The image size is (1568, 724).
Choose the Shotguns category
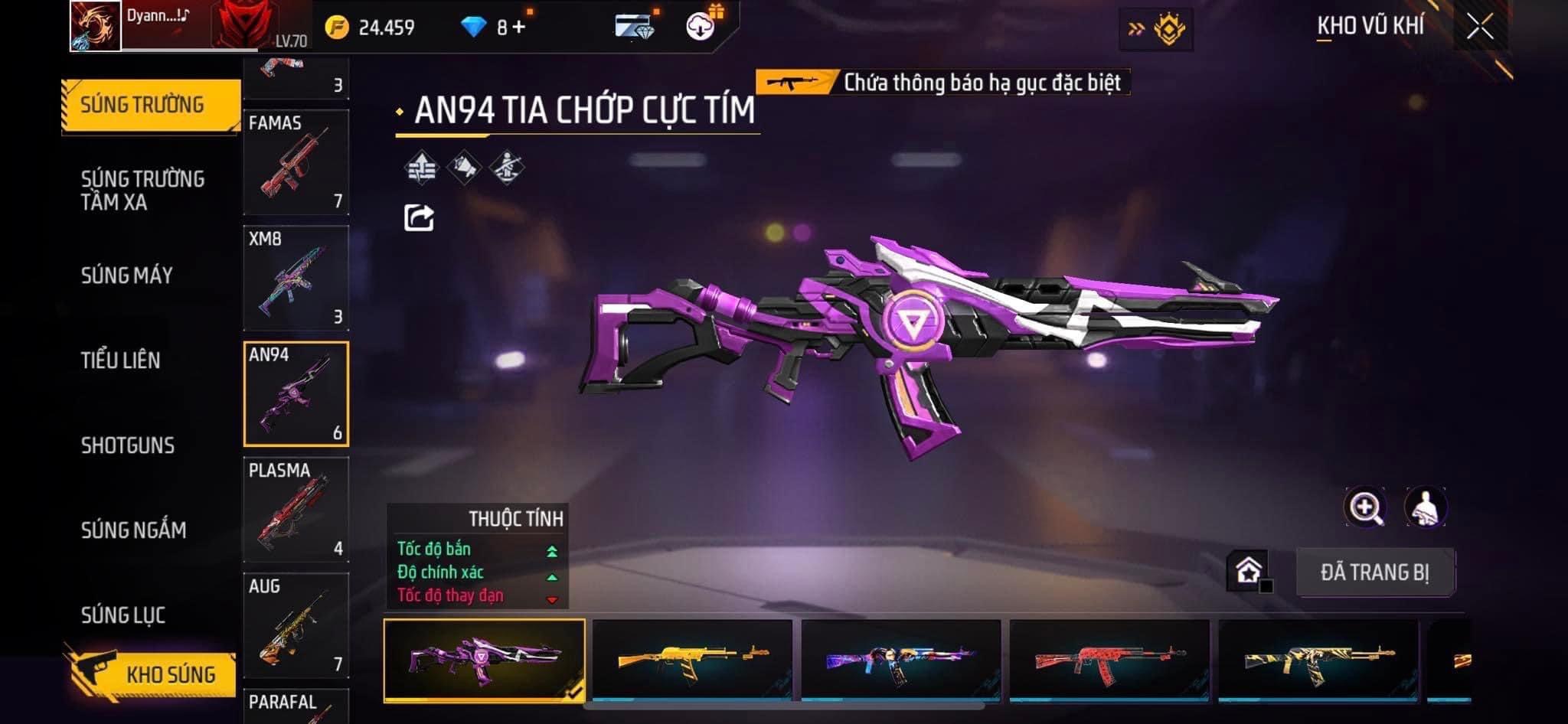(128, 445)
